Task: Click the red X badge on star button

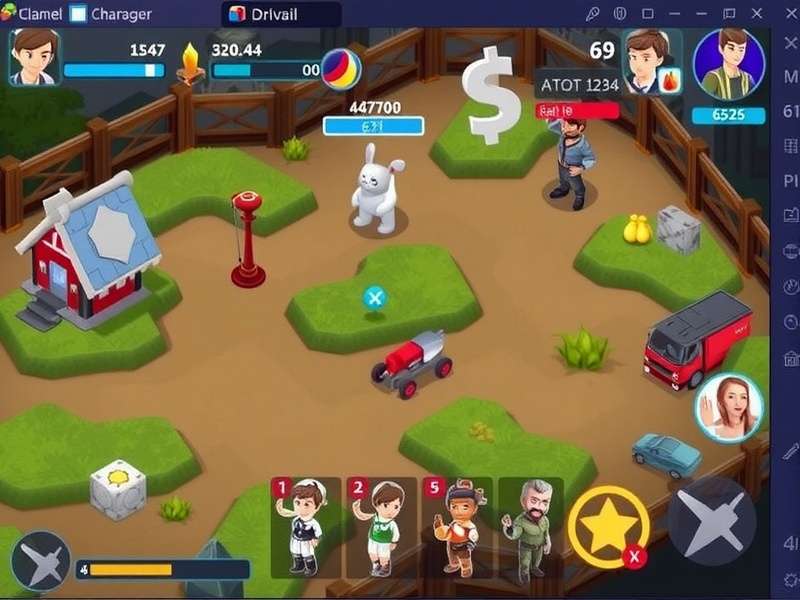Action: point(633,558)
